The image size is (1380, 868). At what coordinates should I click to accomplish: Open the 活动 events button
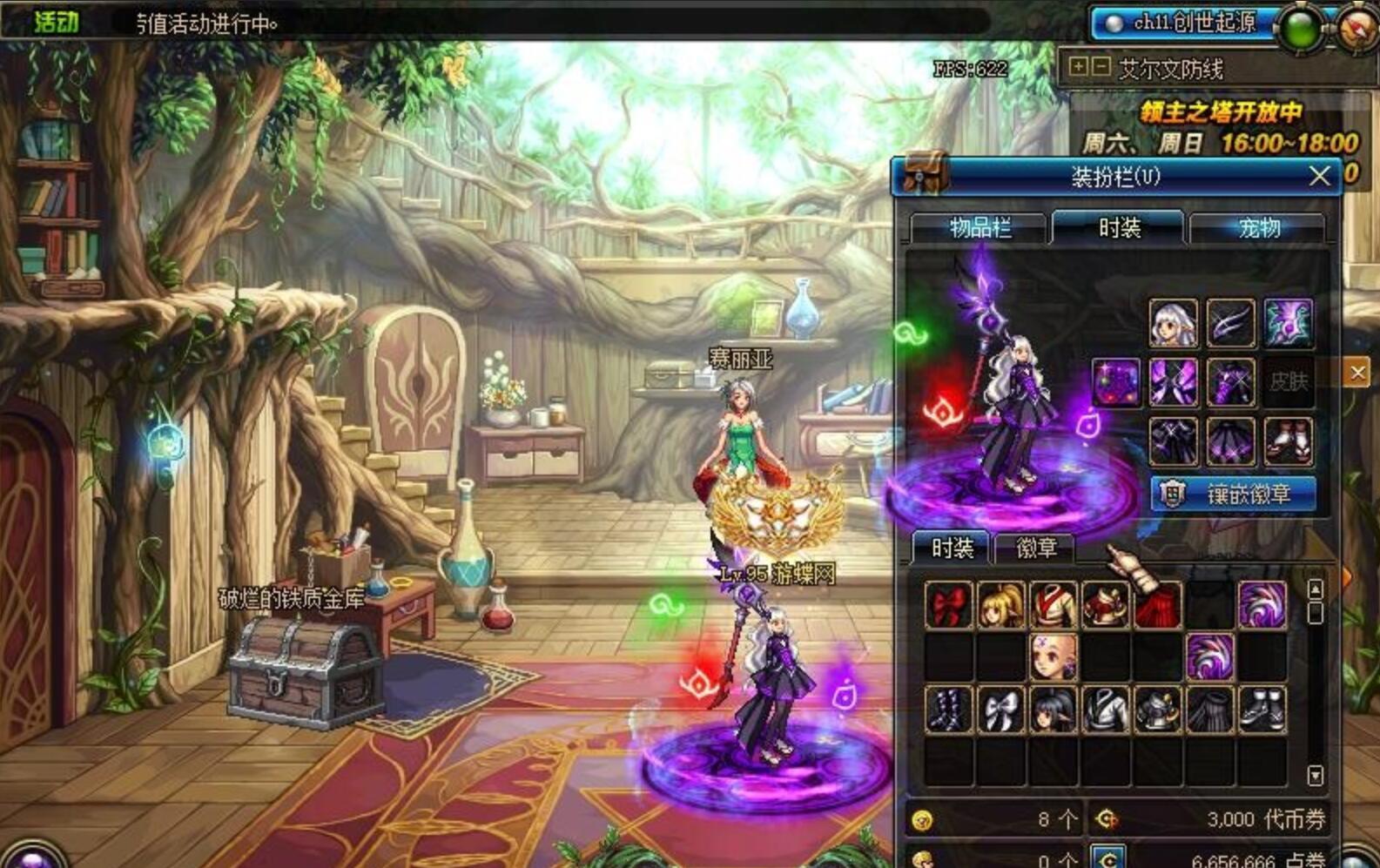[56, 22]
